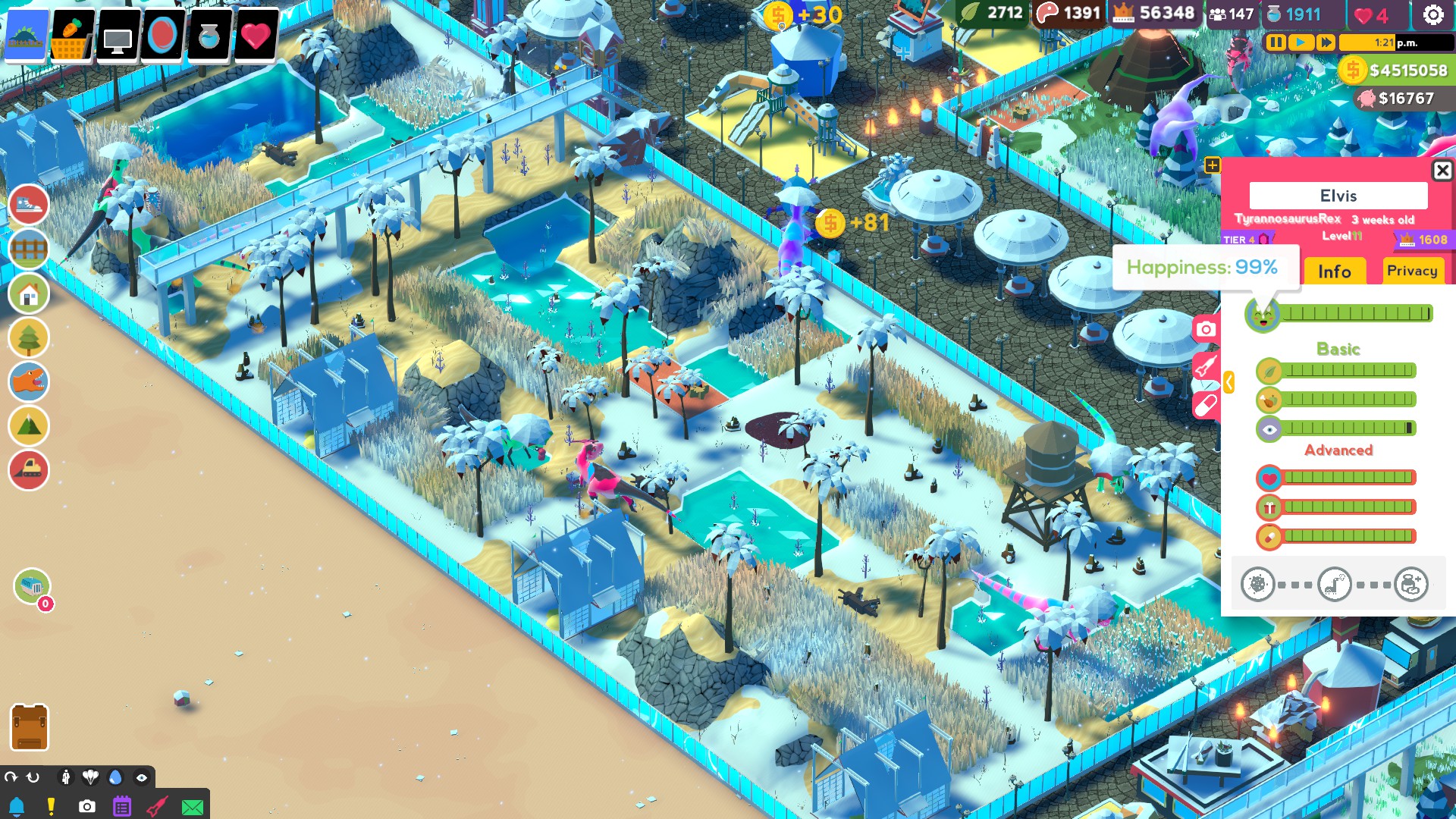1456x819 pixels.
Task: Select the bulldozer demolish tool
Action: click(x=28, y=470)
